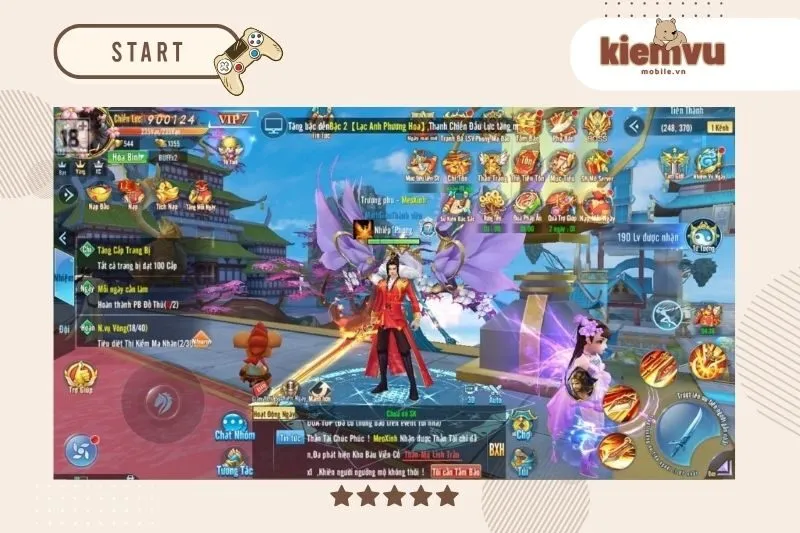This screenshot has height=533, width=800.
Task: Open the Quà Trợ Giúp gift icon
Action: 561,205
